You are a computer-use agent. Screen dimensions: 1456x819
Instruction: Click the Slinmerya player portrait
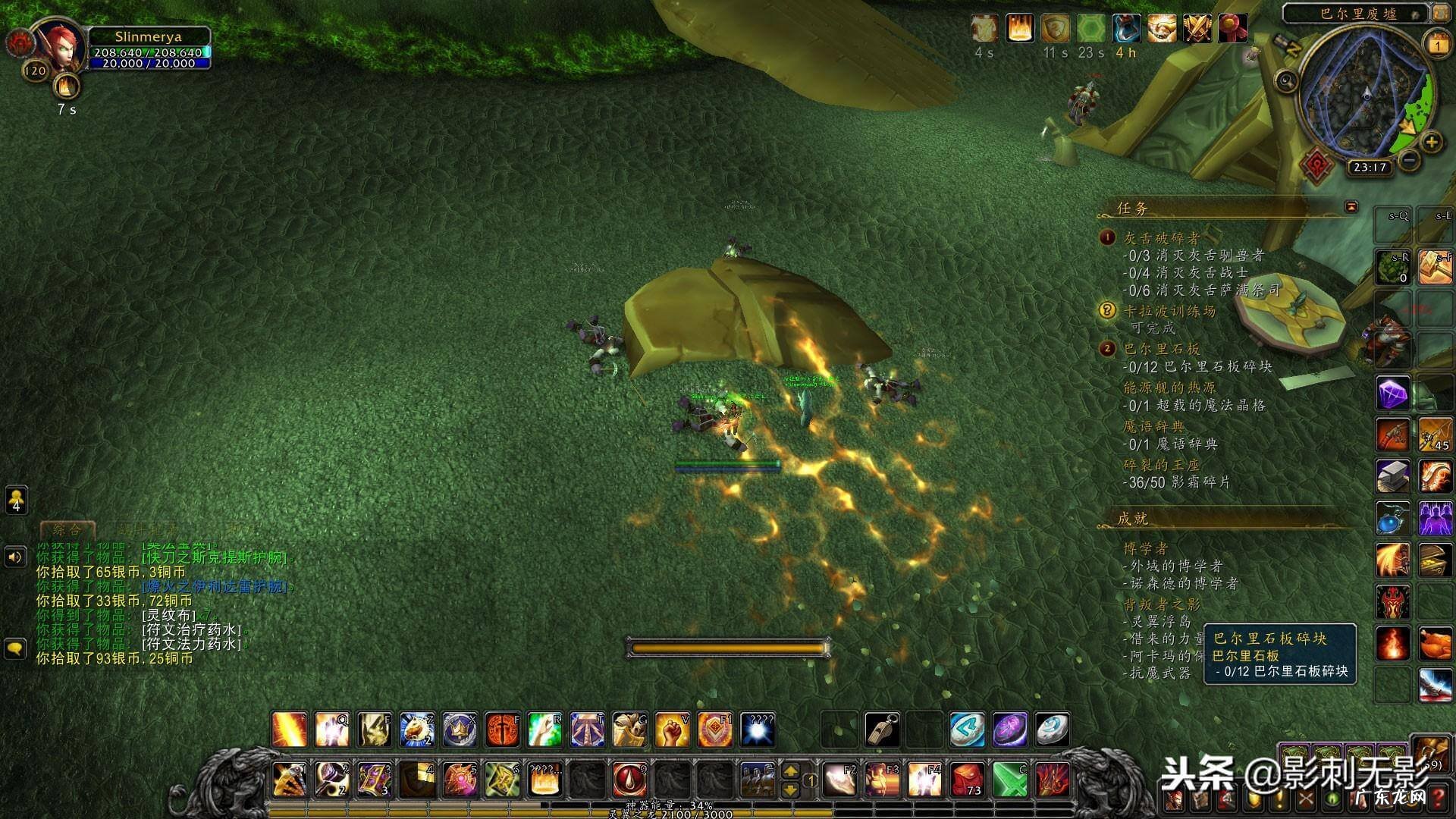point(60,49)
